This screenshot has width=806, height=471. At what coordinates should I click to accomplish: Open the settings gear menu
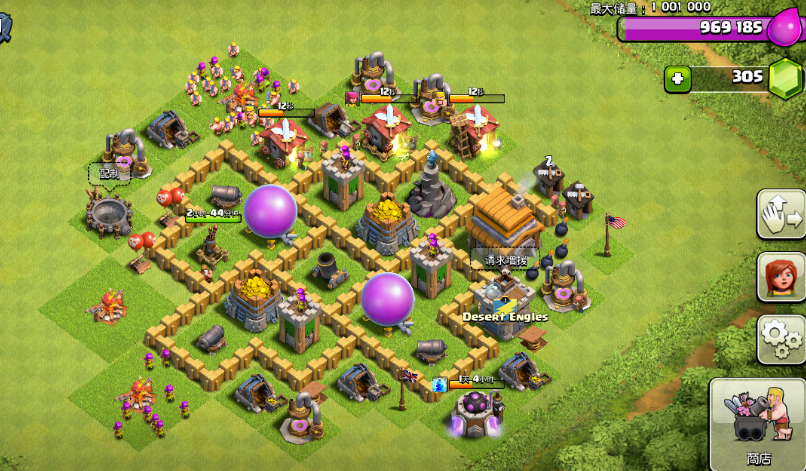point(780,340)
